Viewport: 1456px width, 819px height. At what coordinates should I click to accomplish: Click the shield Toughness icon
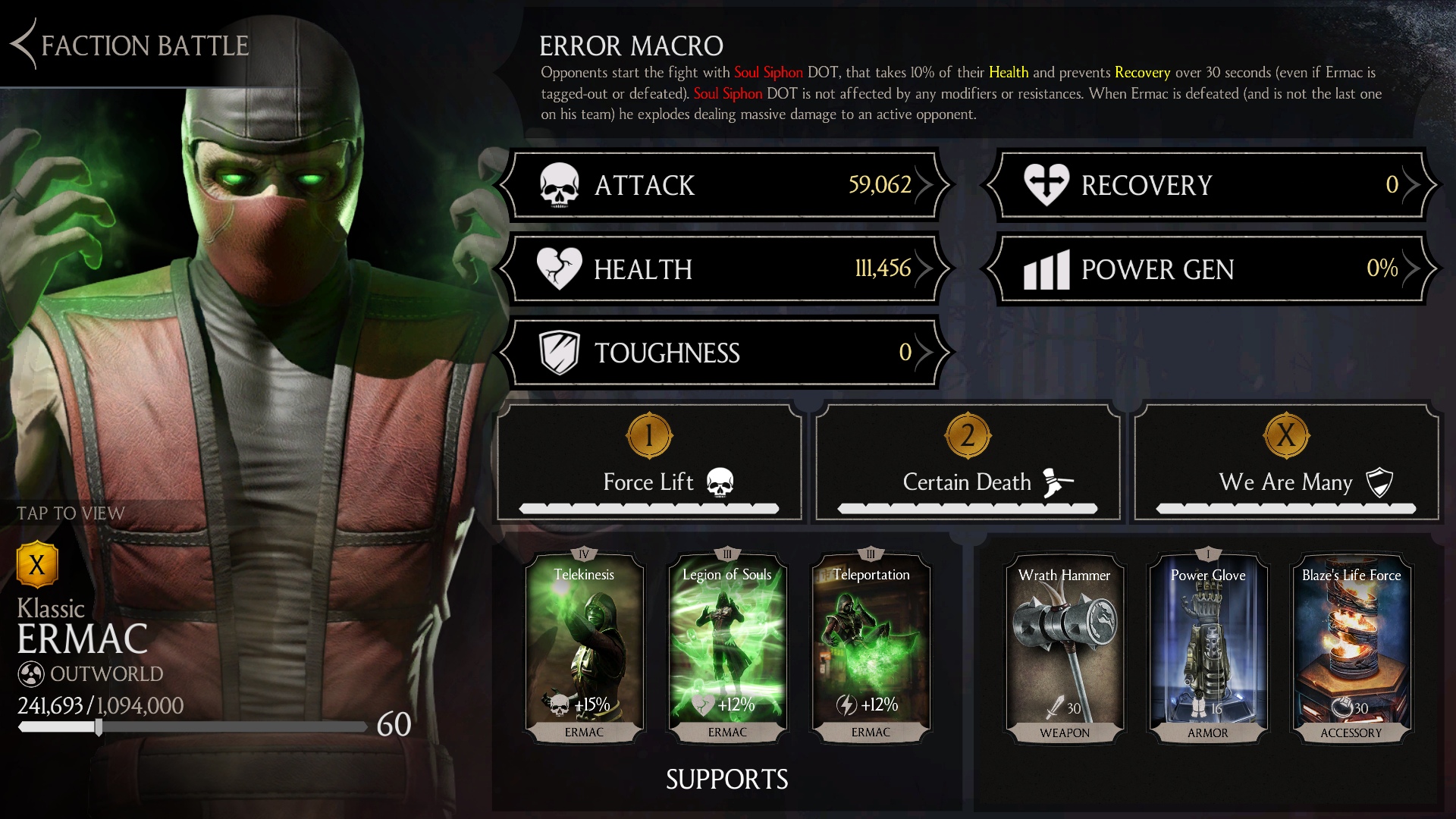pyautogui.click(x=559, y=353)
